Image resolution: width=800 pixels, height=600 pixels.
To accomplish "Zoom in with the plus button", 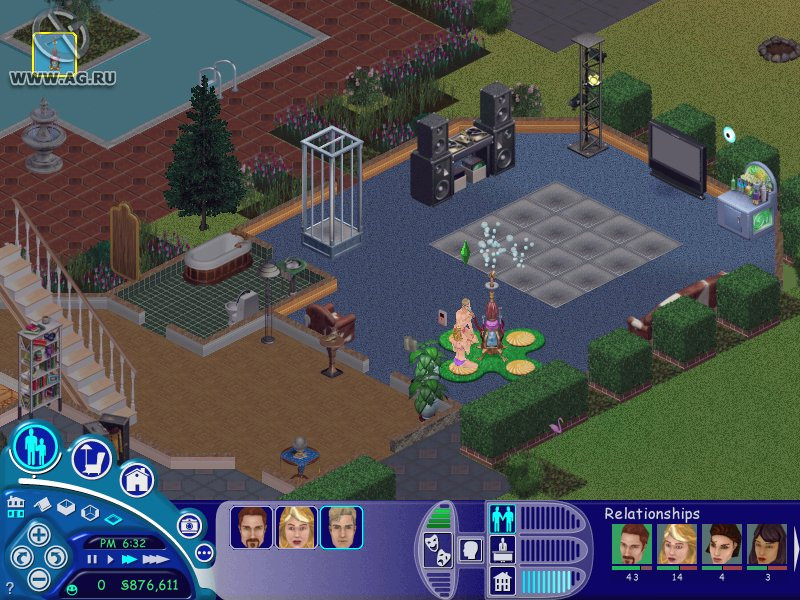I will pos(38,534).
